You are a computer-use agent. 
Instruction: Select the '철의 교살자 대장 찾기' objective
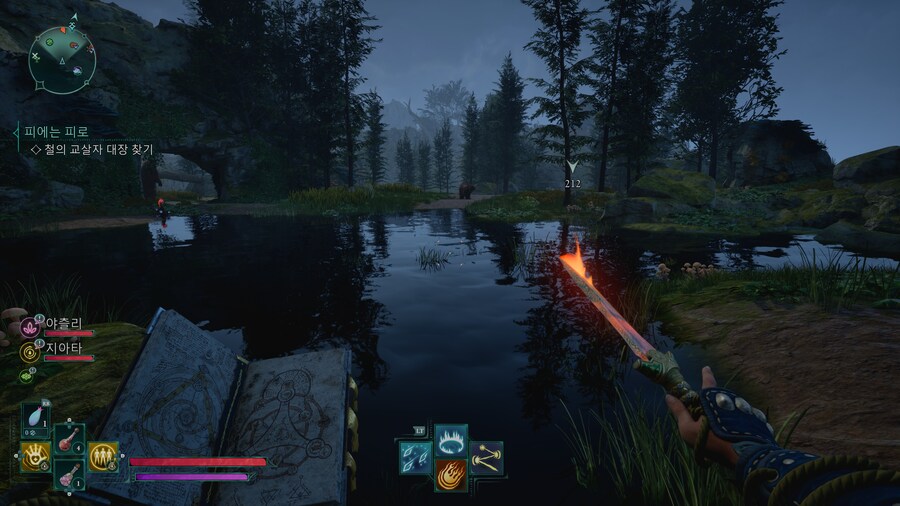click(x=98, y=149)
